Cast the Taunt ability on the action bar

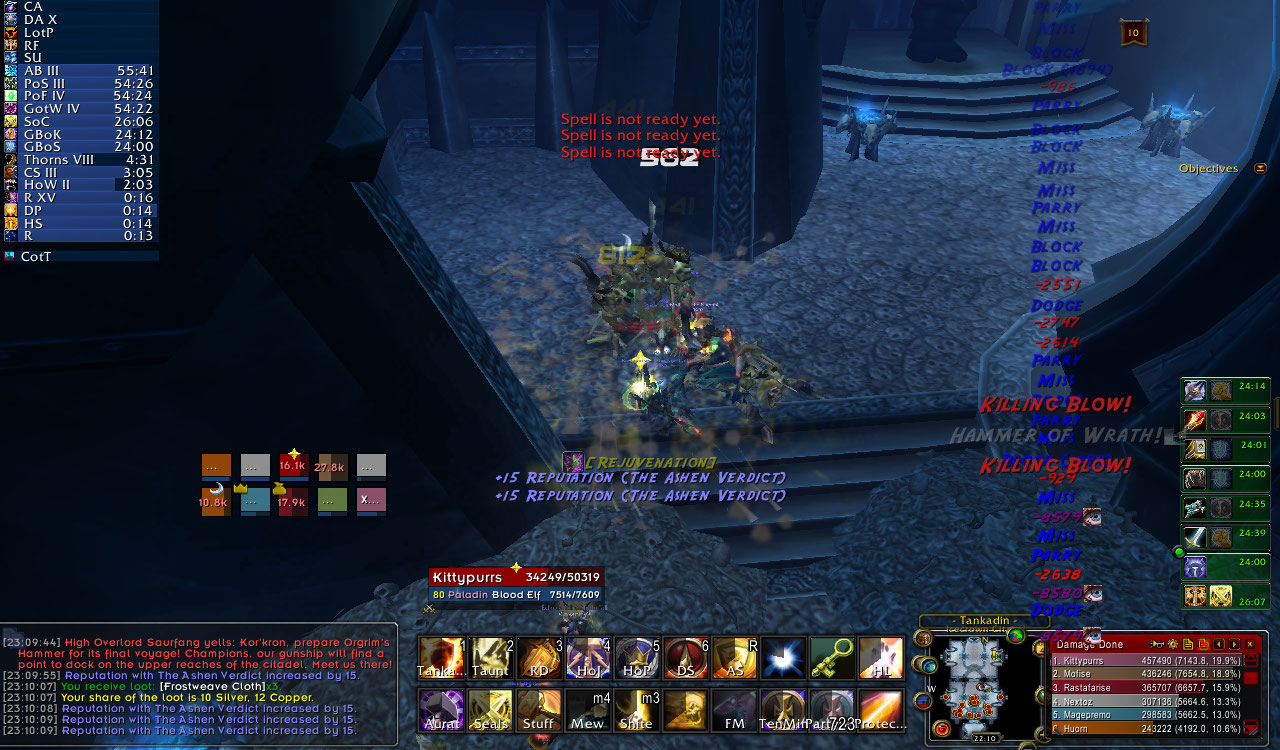pyautogui.click(x=490, y=658)
